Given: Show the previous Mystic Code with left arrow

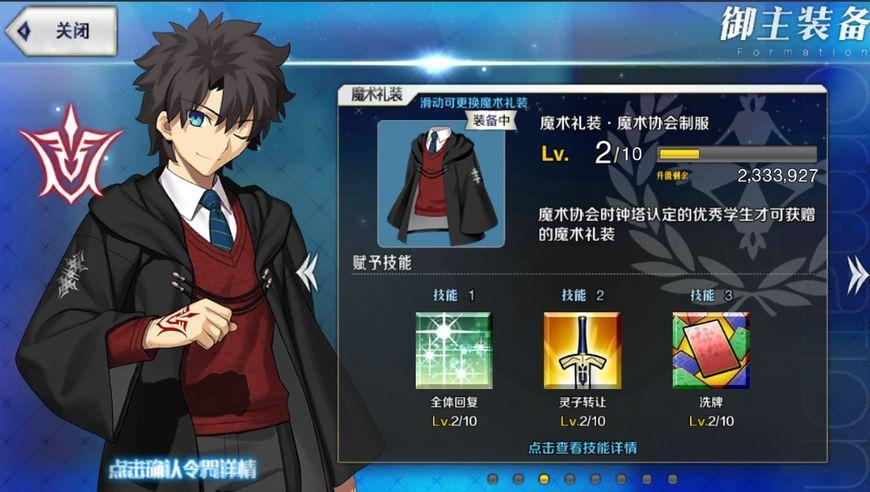Looking at the screenshot, I should click(x=309, y=268).
